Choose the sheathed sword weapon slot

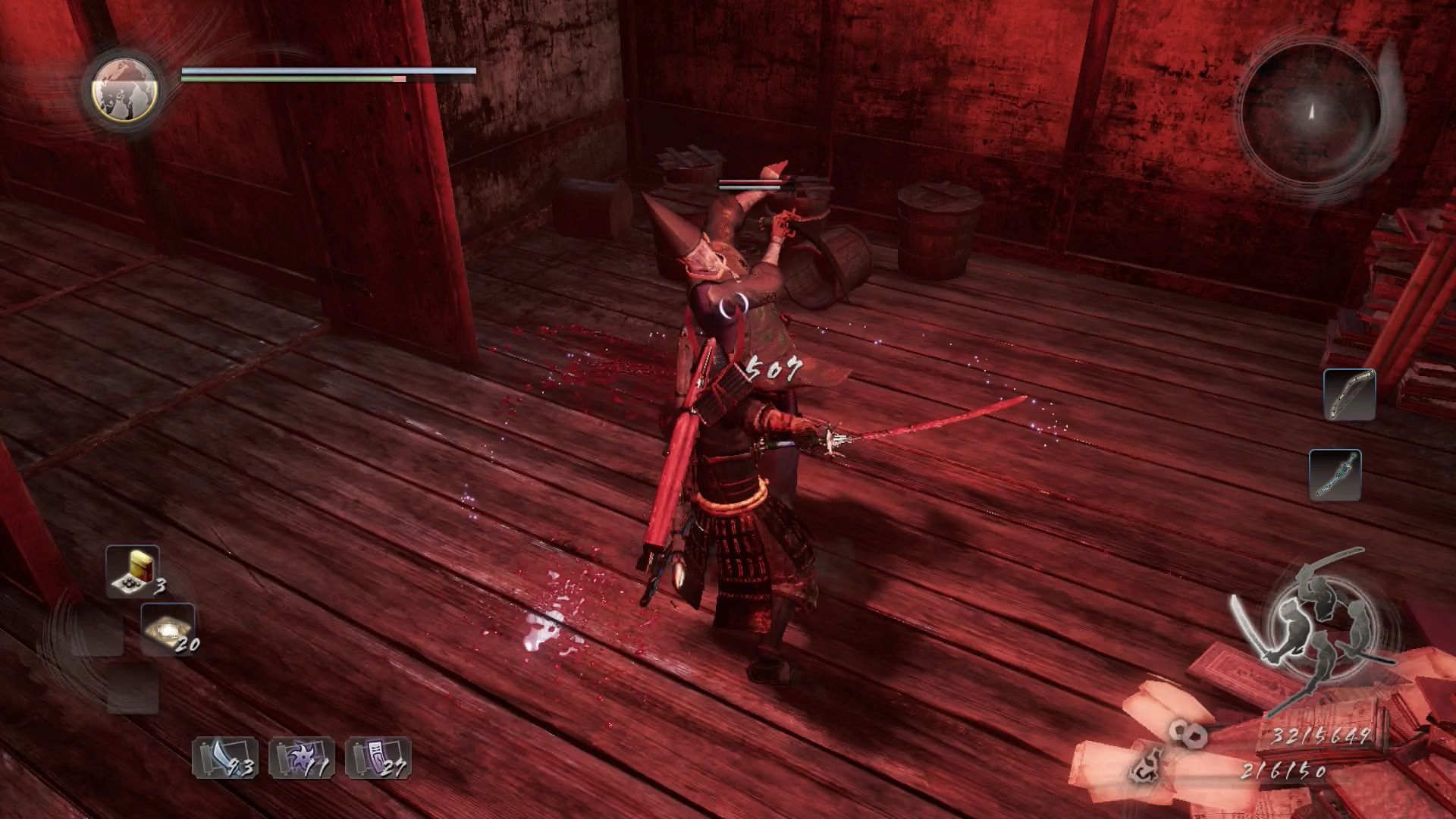pos(1335,475)
